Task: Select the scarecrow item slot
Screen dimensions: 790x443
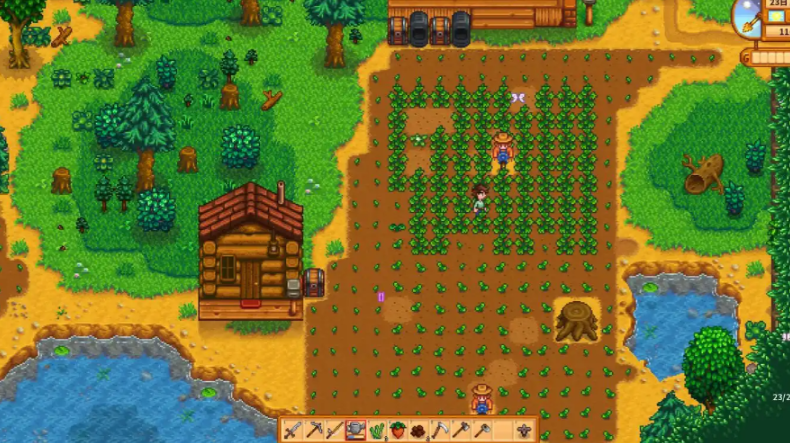Action: point(524,431)
